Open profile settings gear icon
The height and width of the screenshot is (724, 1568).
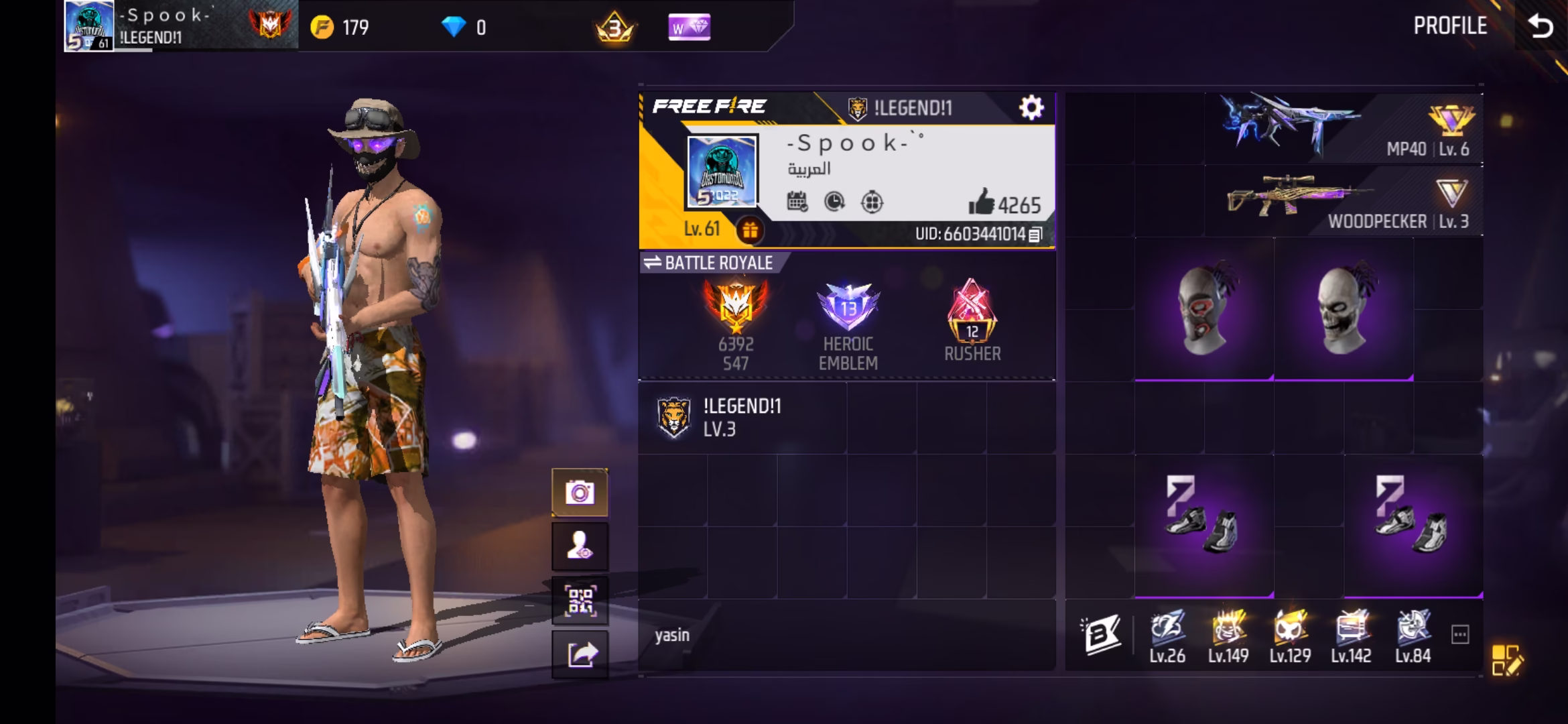1031,107
